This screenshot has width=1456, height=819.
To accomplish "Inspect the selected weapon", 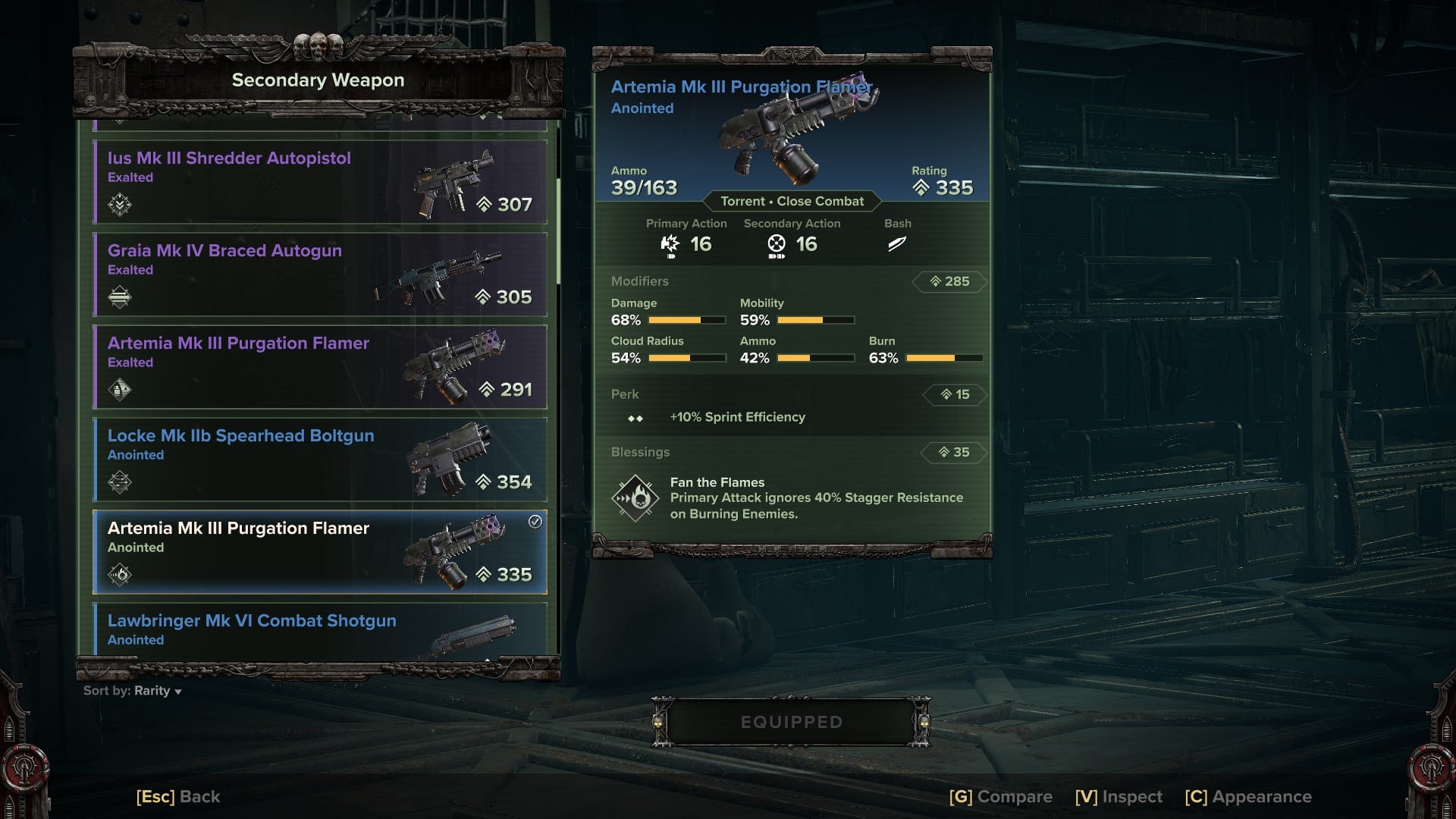I will [1119, 797].
